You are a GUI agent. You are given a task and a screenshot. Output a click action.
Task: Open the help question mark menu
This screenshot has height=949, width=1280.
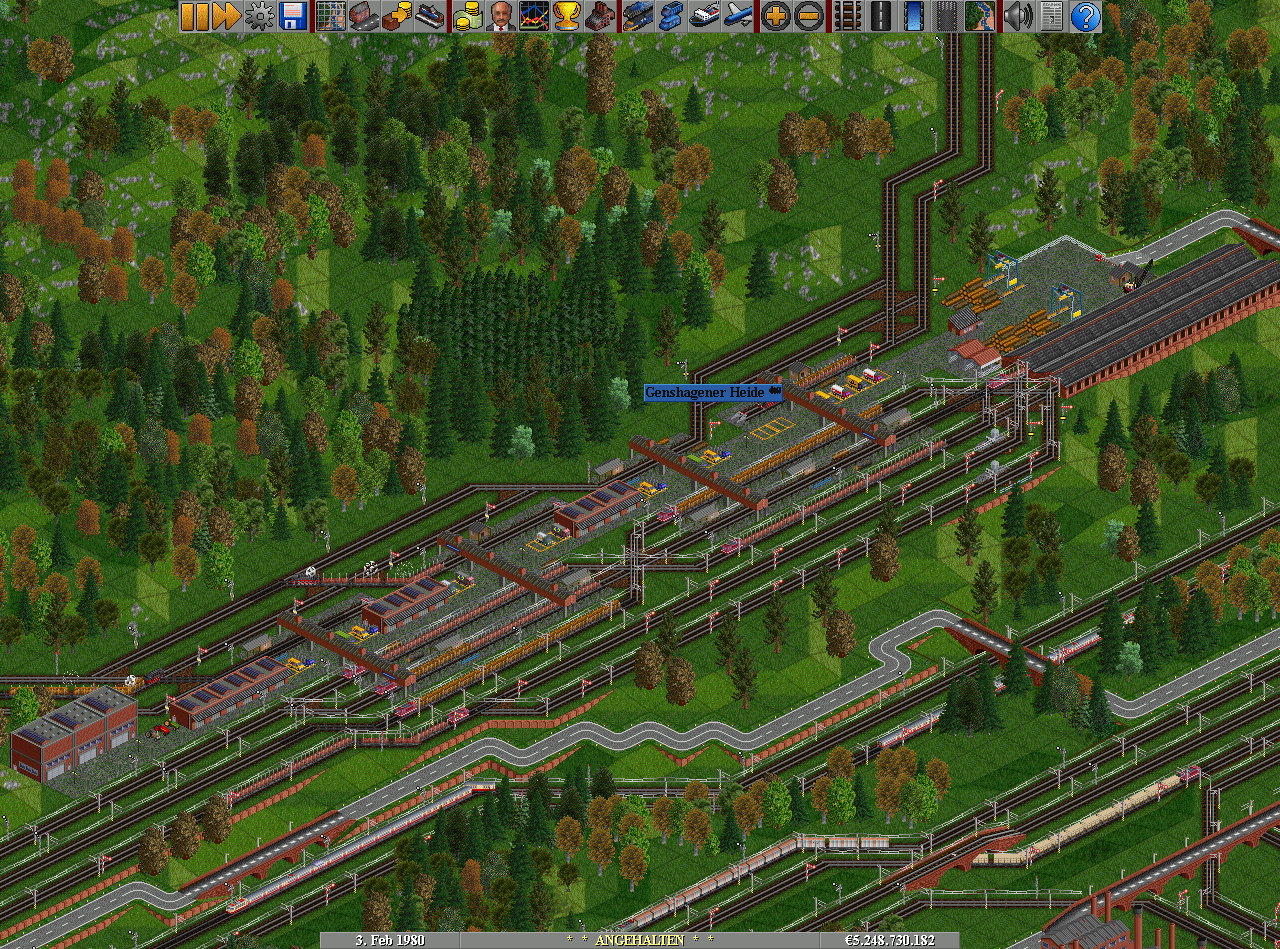(x=1085, y=16)
